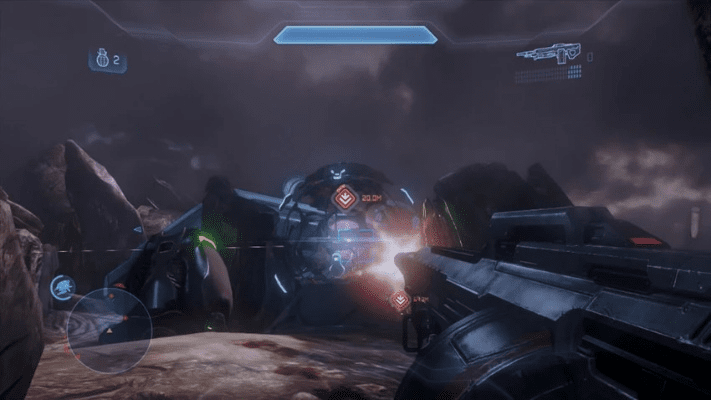This screenshot has width=711, height=400.
Task: Select the frag grenade icon
Action: click(x=101, y=61)
